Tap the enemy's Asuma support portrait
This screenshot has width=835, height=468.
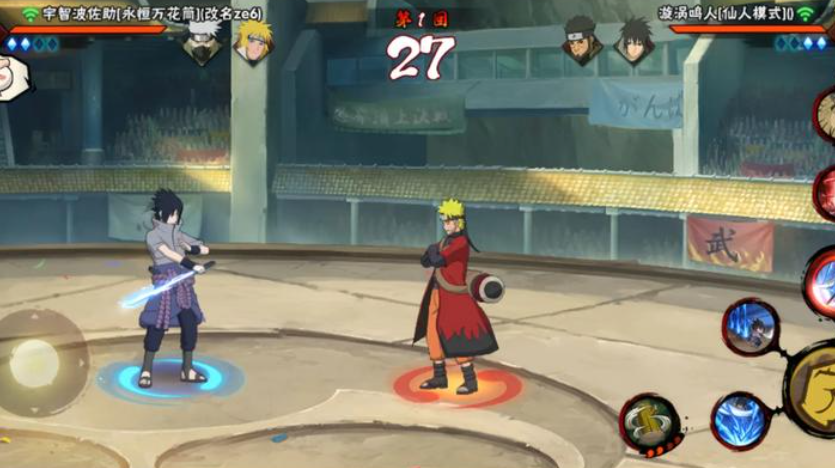[x=582, y=41]
